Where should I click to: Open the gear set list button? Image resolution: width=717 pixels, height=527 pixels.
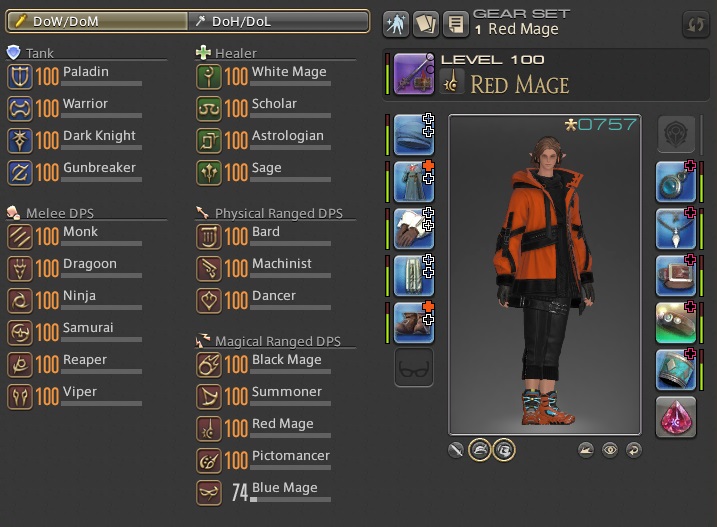click(x=456, y=24)
